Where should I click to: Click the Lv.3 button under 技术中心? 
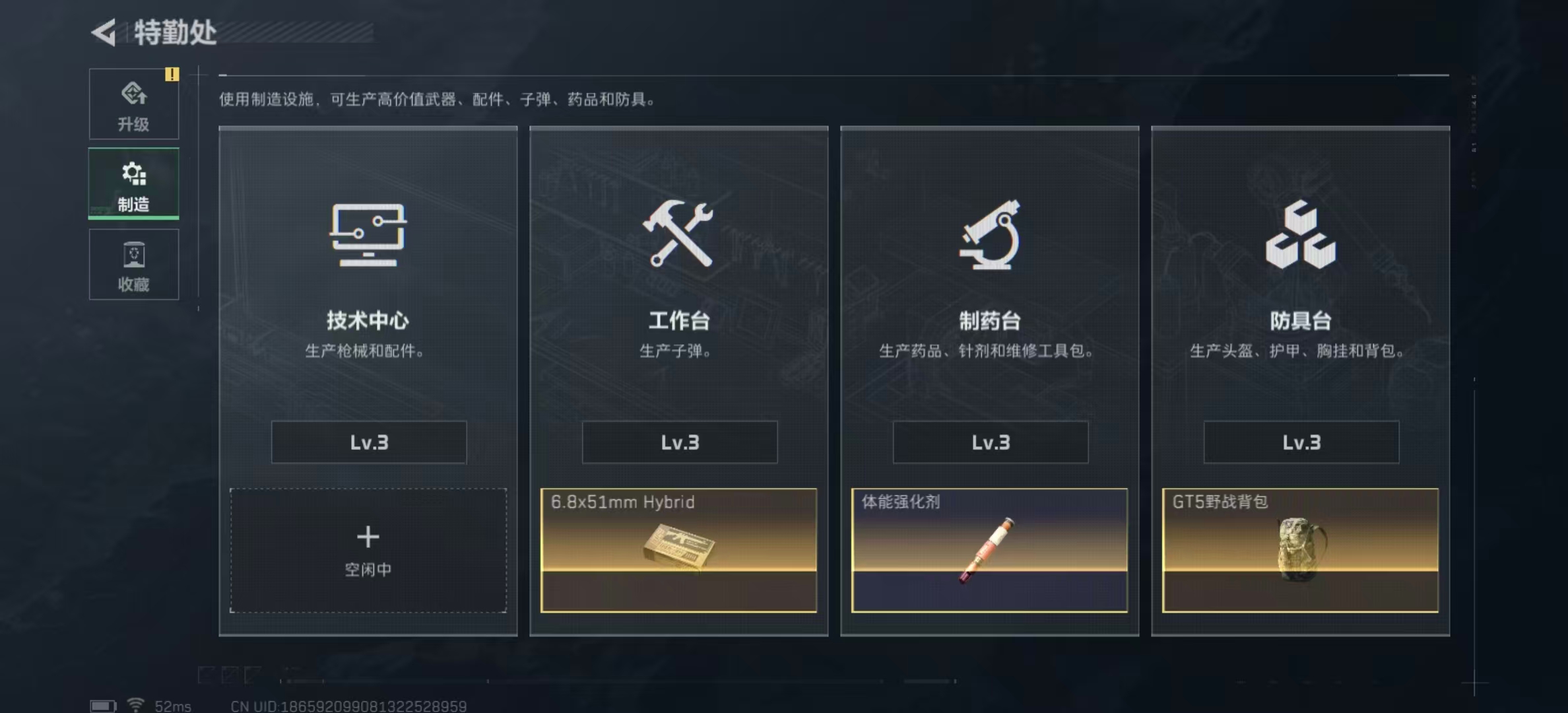point(368,442)
